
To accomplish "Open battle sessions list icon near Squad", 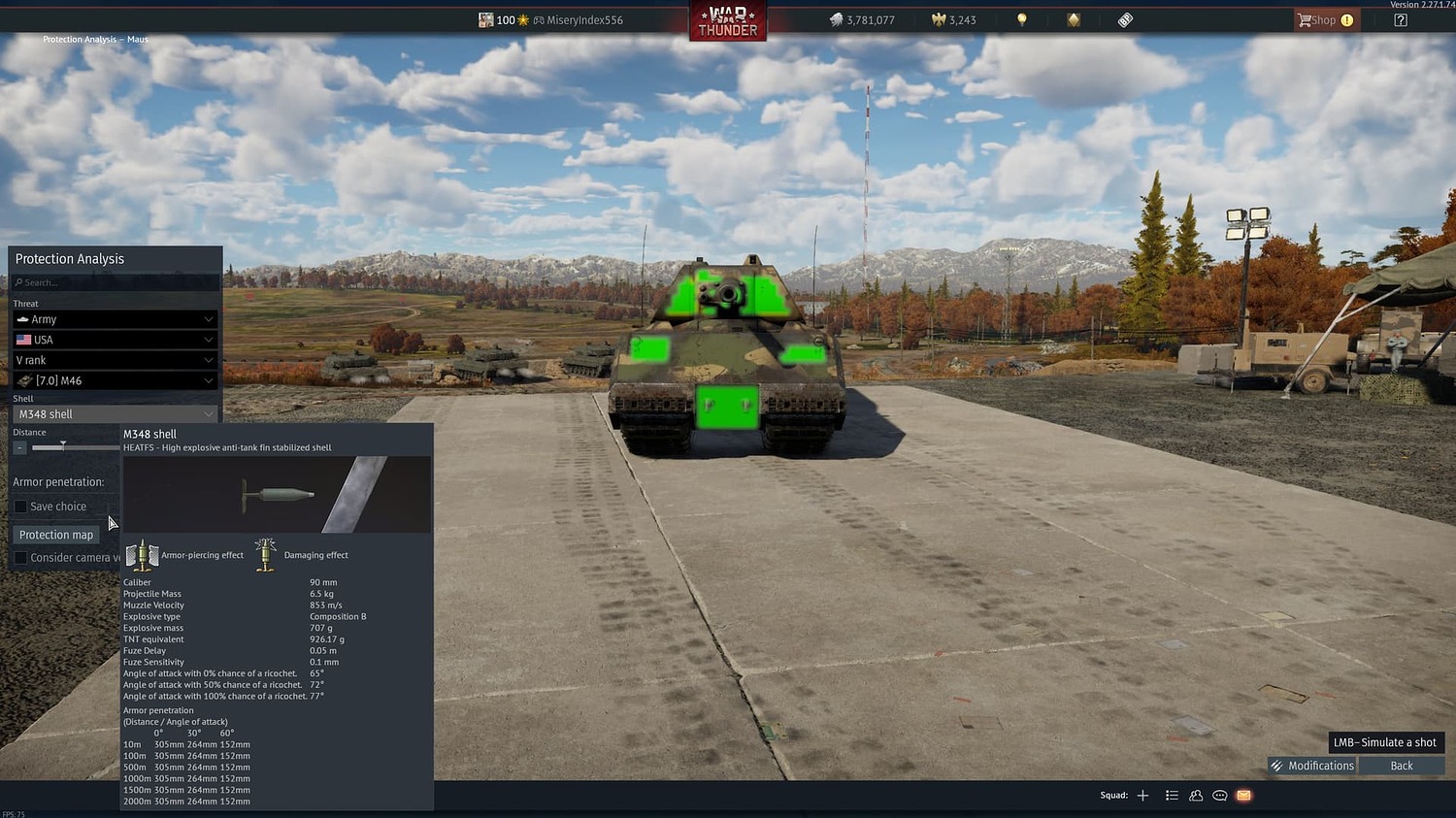I will [1172, 795].
